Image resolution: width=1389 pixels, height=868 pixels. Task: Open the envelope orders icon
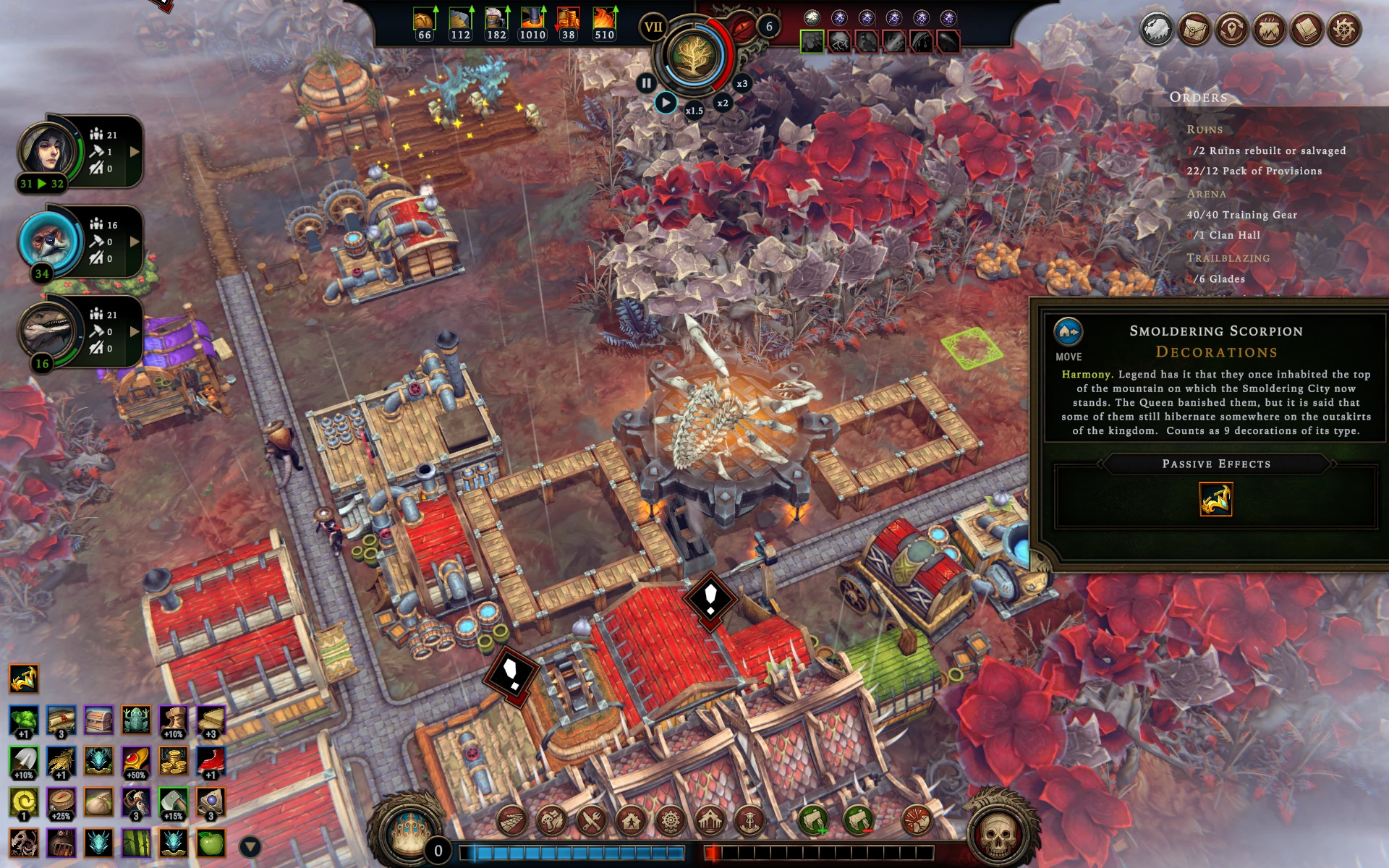pyautogui.click(x=1194, y=30)
